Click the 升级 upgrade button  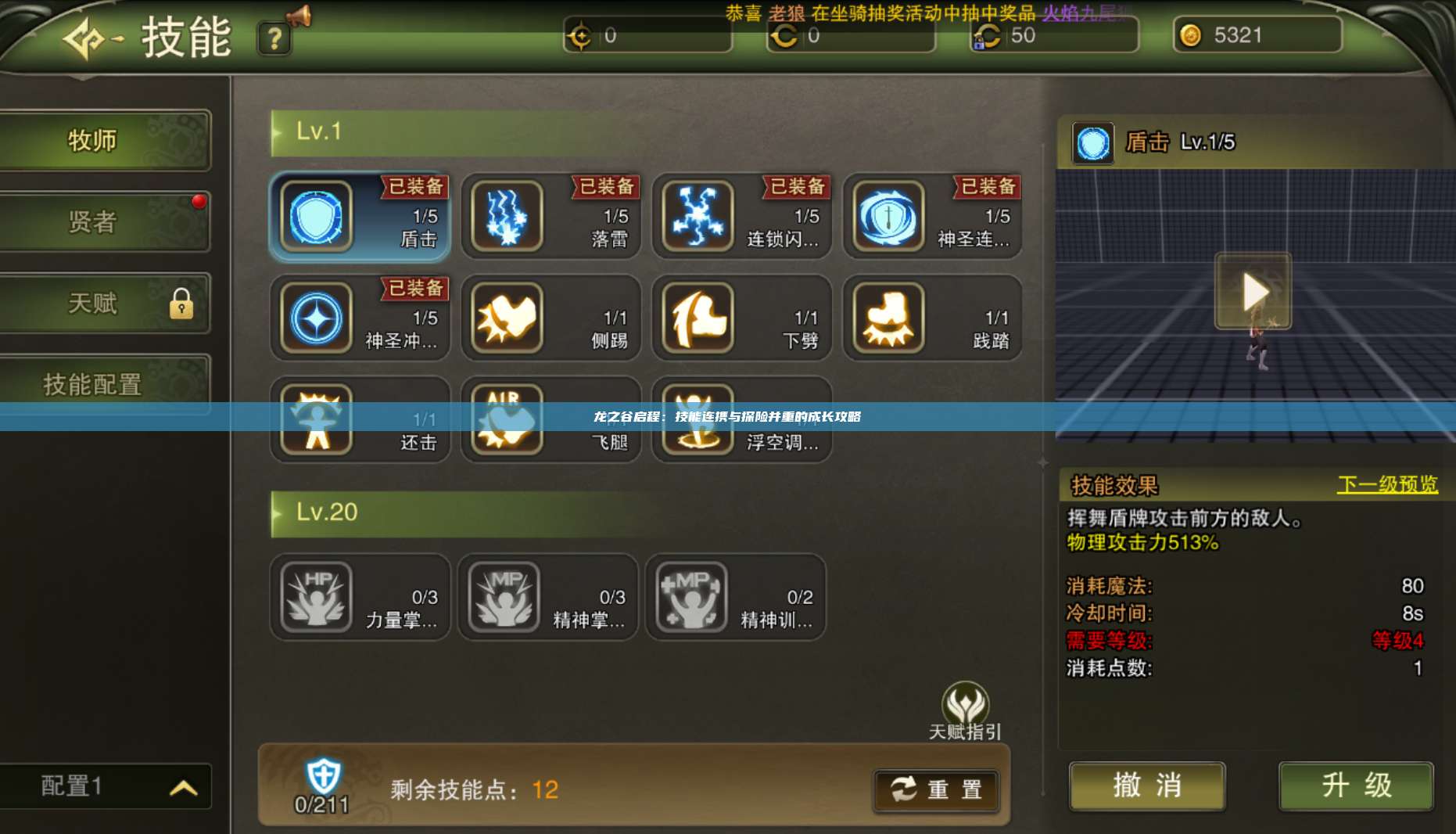click(x=1356, y=786)
